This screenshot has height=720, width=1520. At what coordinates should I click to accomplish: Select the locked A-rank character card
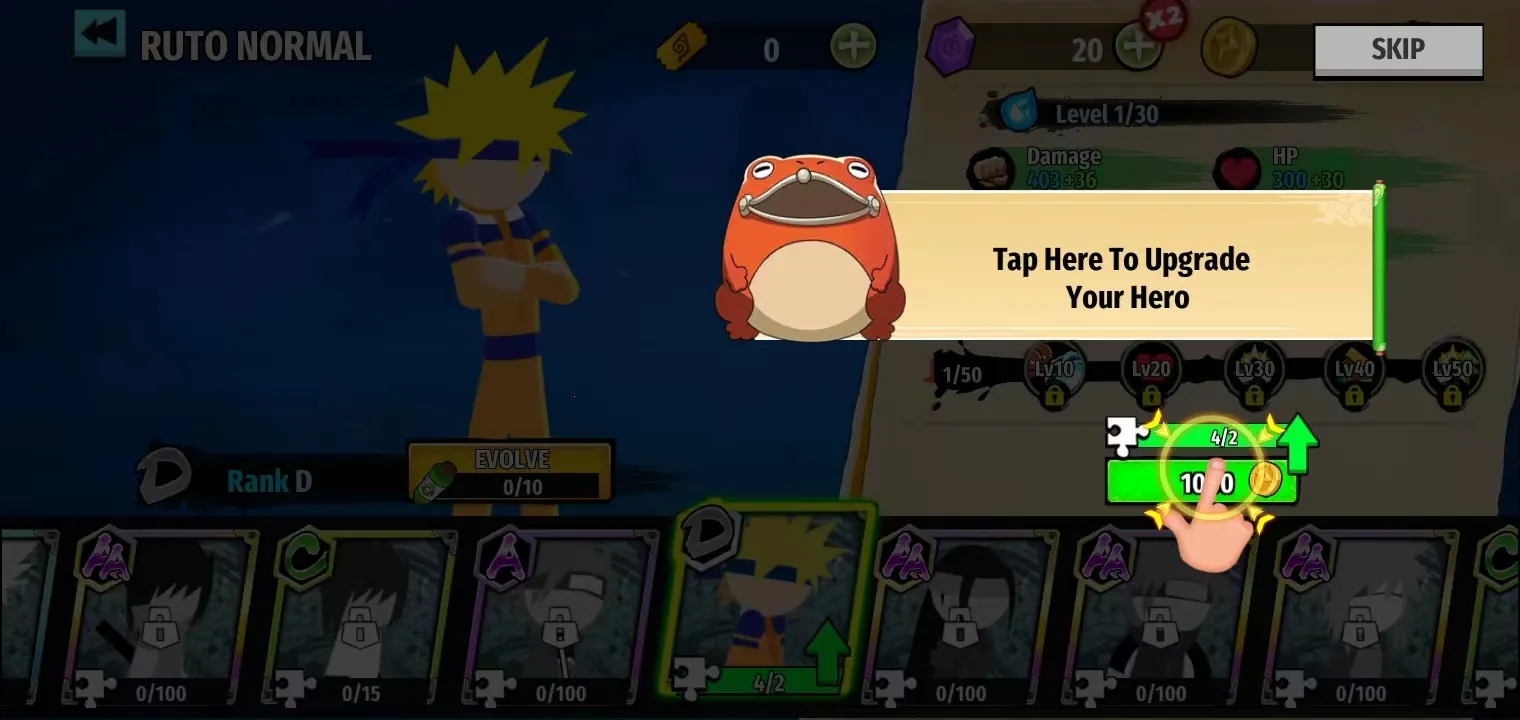560,610
